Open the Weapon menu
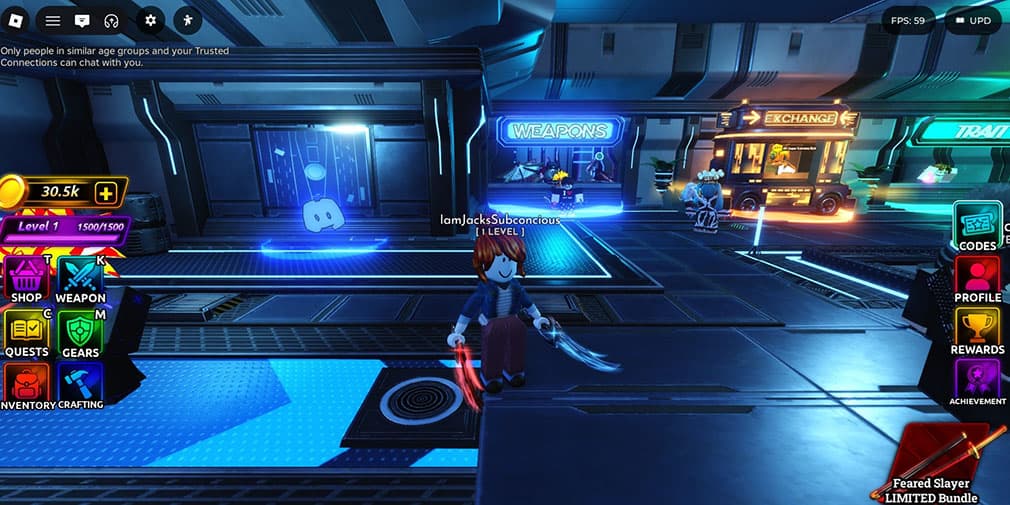 [80, 279]
